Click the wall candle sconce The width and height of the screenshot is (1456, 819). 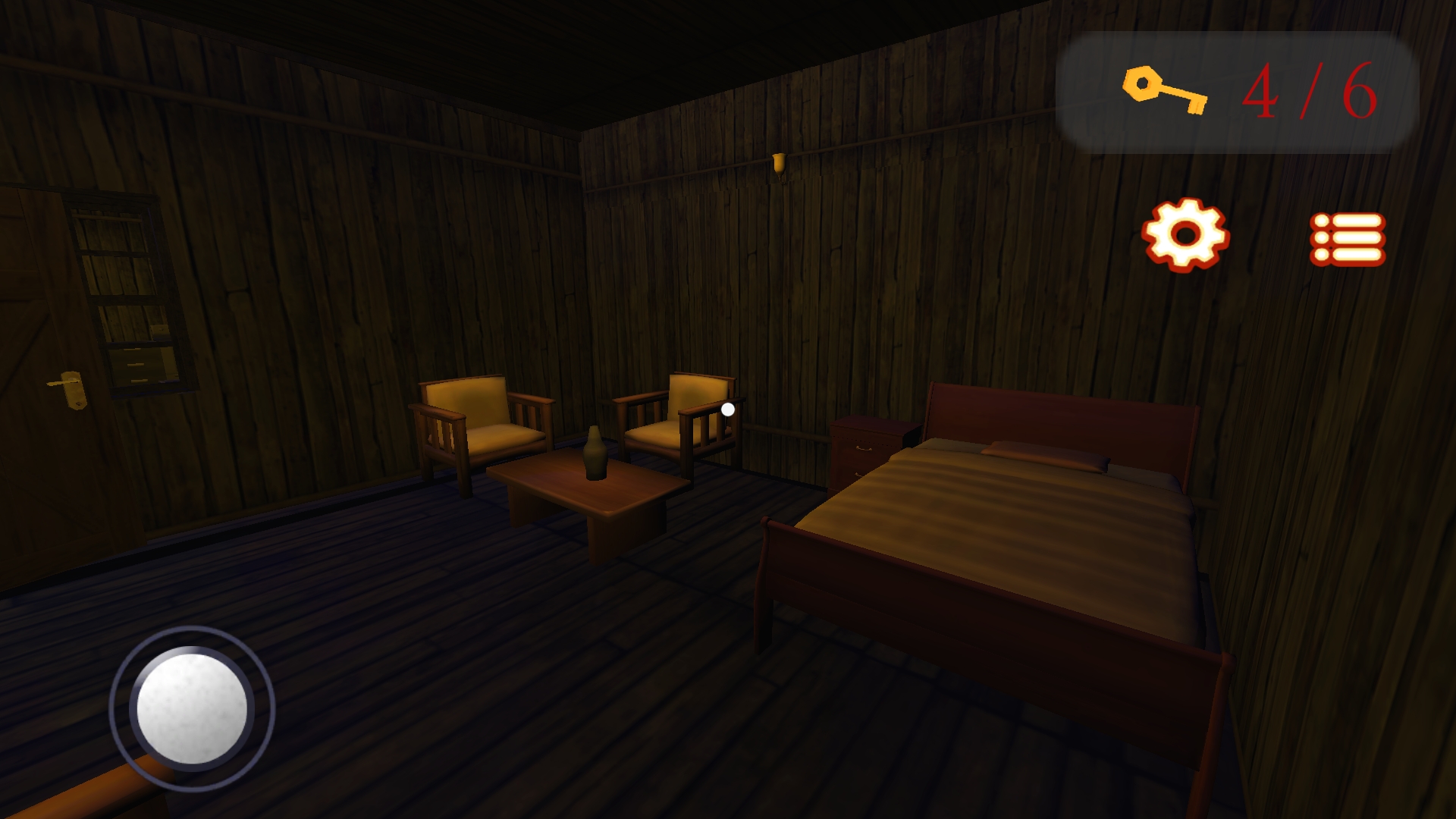[x=779, y=165]
